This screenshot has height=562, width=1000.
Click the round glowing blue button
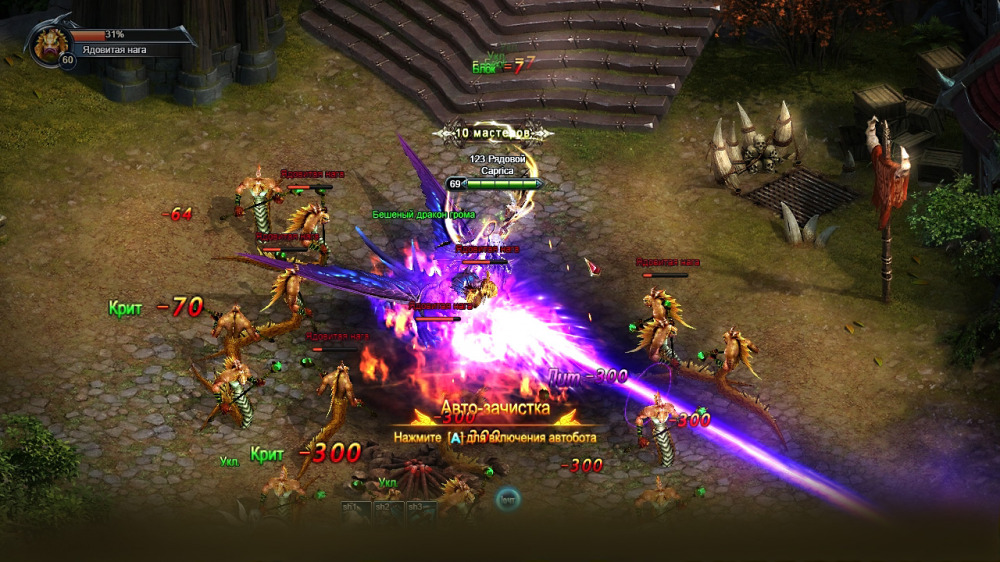508,497
